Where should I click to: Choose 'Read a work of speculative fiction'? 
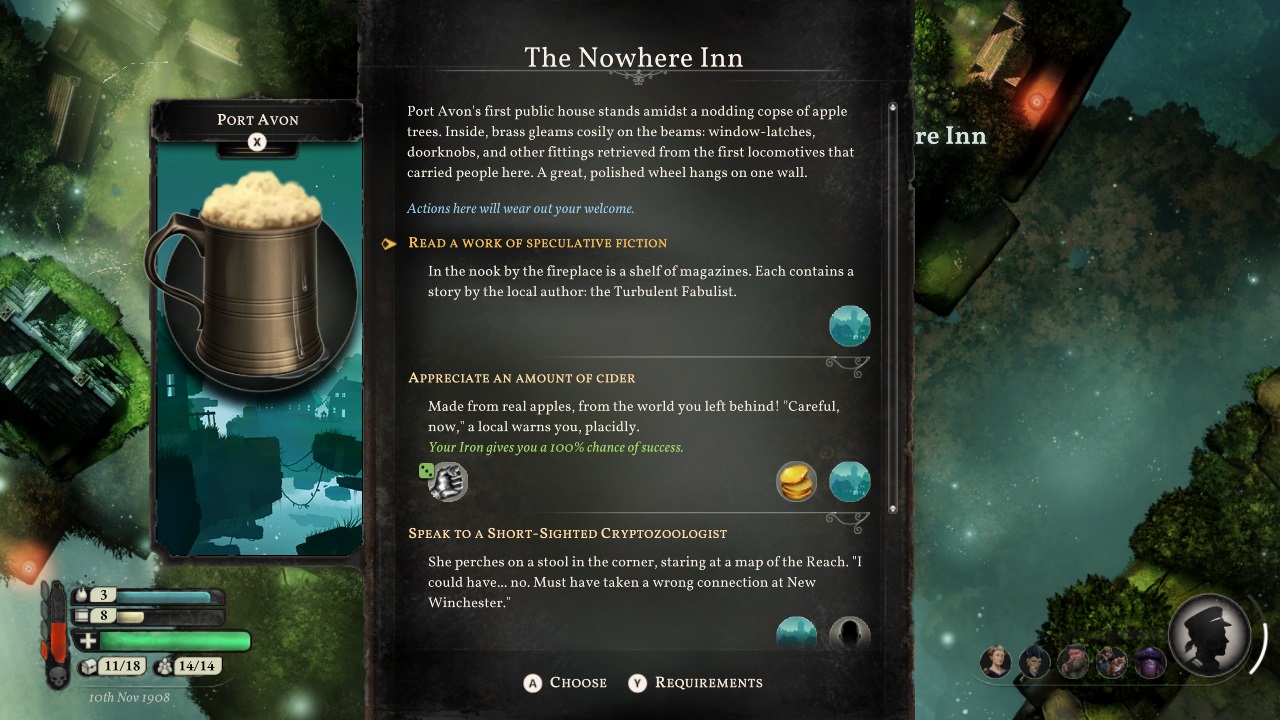537,243
